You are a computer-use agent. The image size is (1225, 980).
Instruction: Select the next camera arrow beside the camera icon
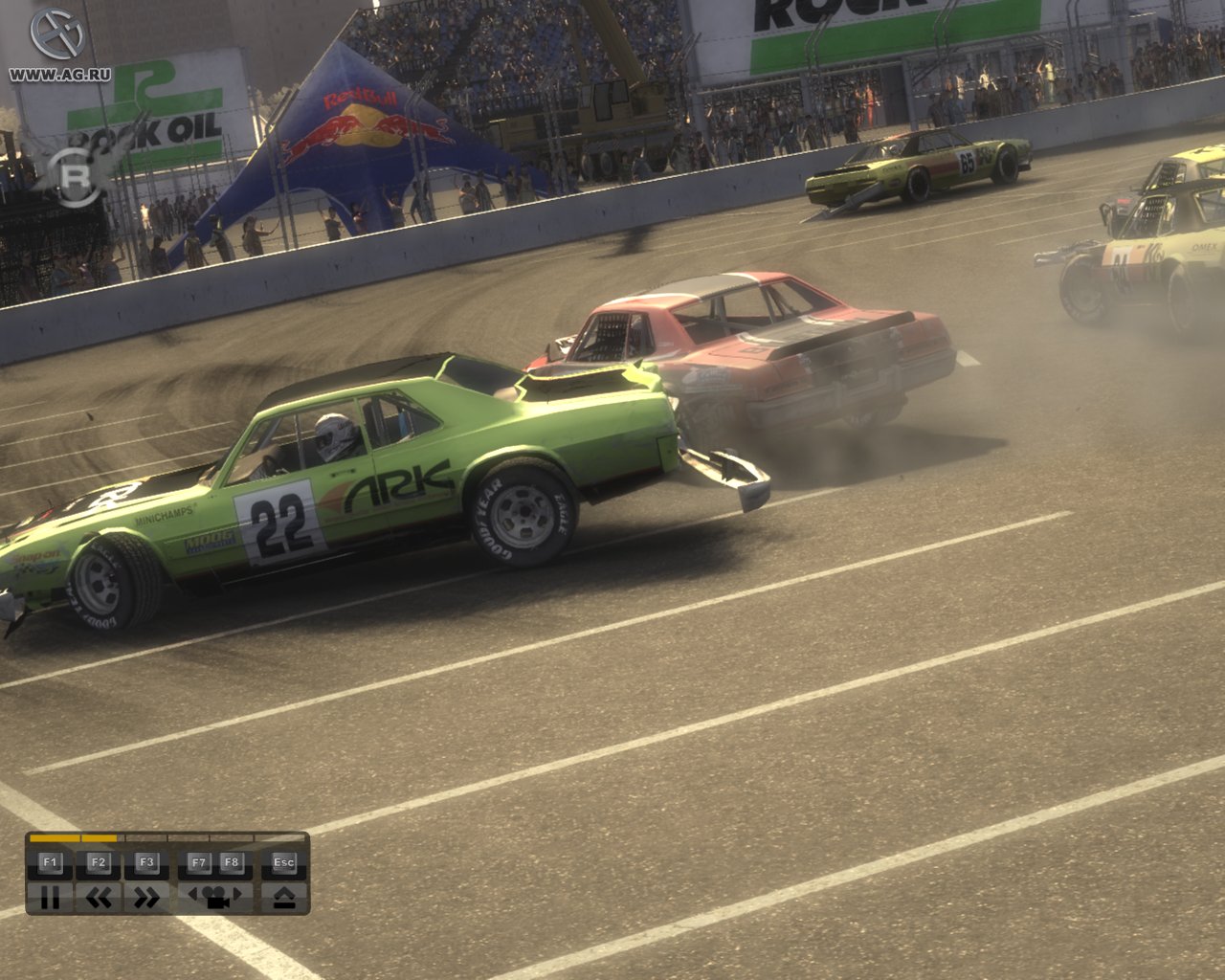[236, 893]
